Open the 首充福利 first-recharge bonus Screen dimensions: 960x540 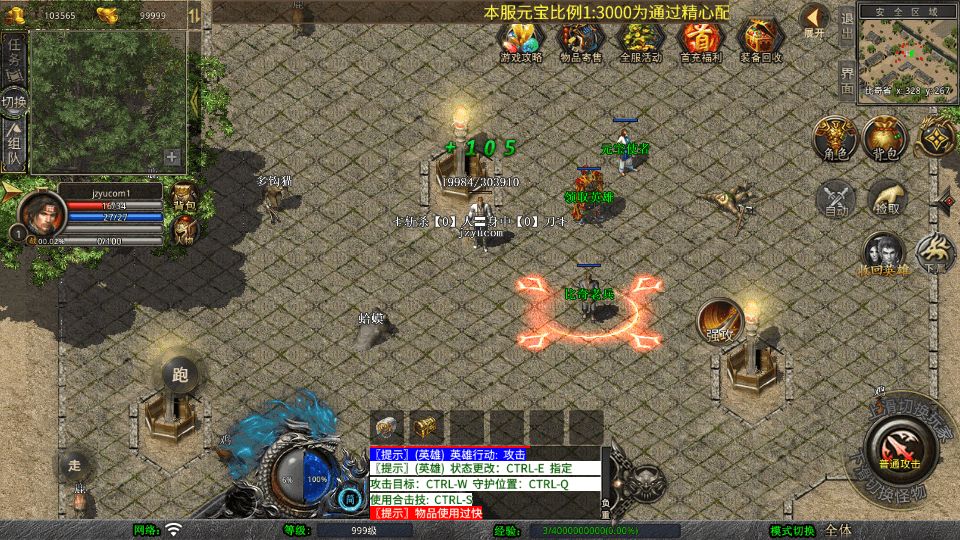click(701, 40)
